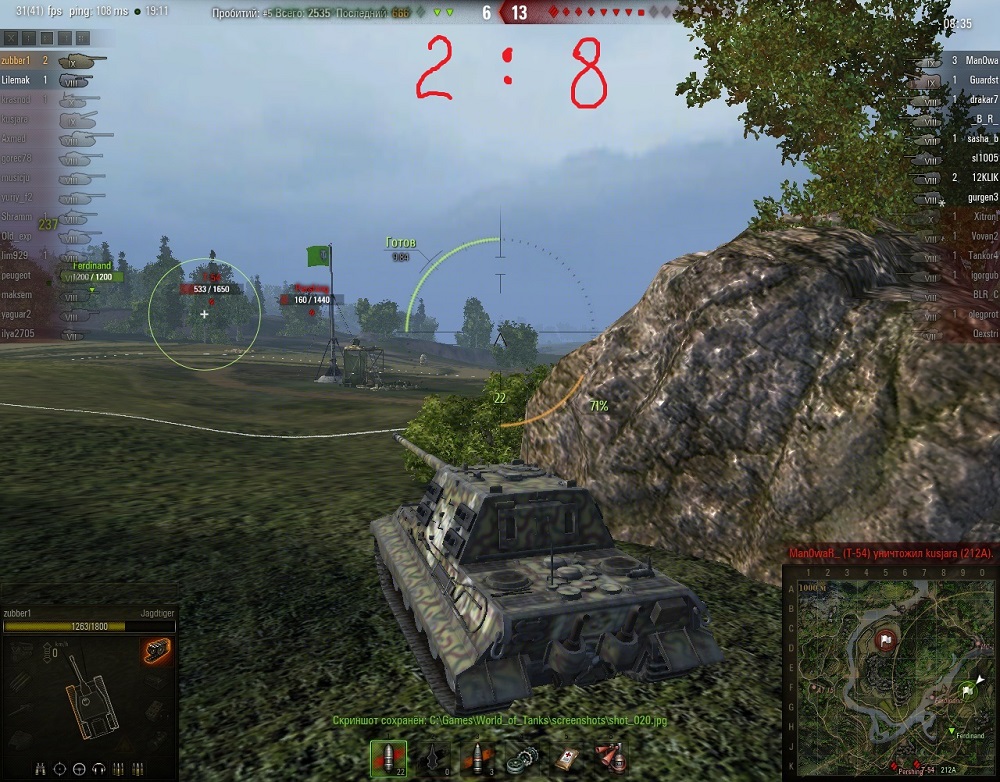1000x782 pixels.
Task: Select the depleted premium shell slot showing 0
Action: pos(434,759)
